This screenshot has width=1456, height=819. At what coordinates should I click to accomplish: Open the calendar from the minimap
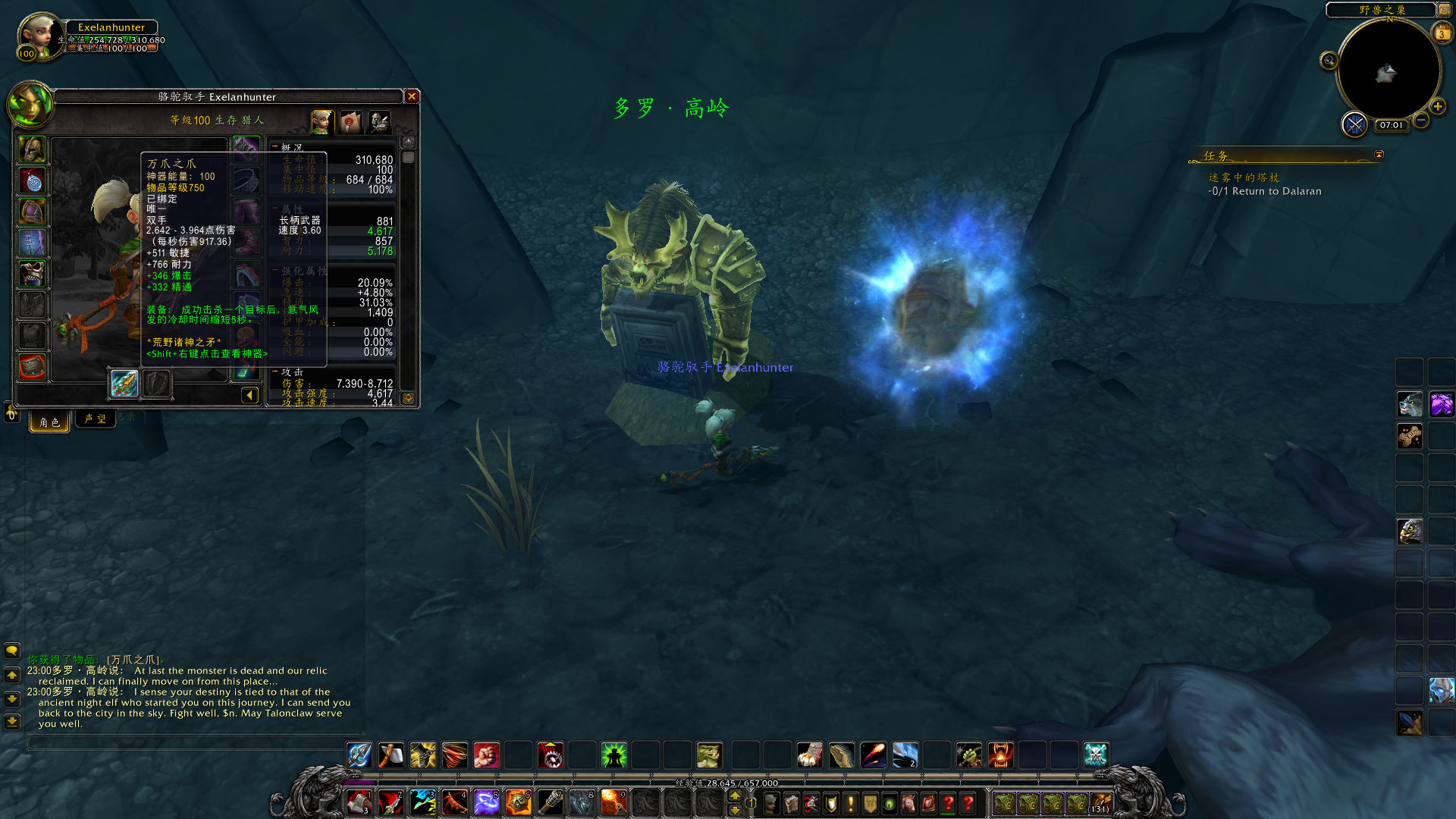[1441, 33]
